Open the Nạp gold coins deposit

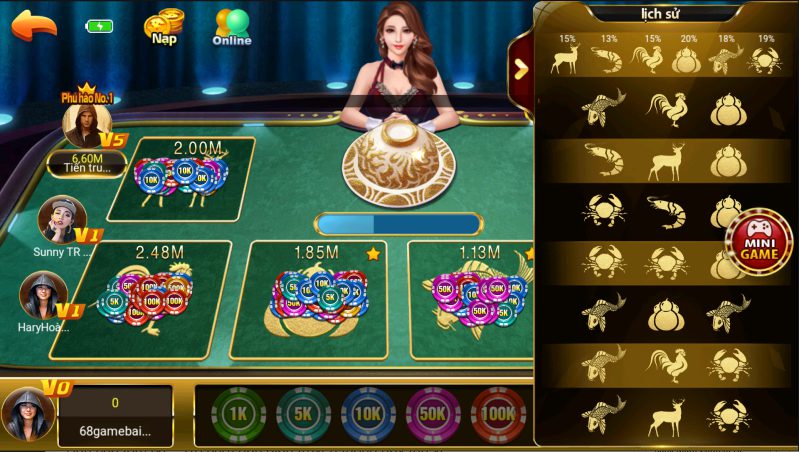click(x=163, y=27)
